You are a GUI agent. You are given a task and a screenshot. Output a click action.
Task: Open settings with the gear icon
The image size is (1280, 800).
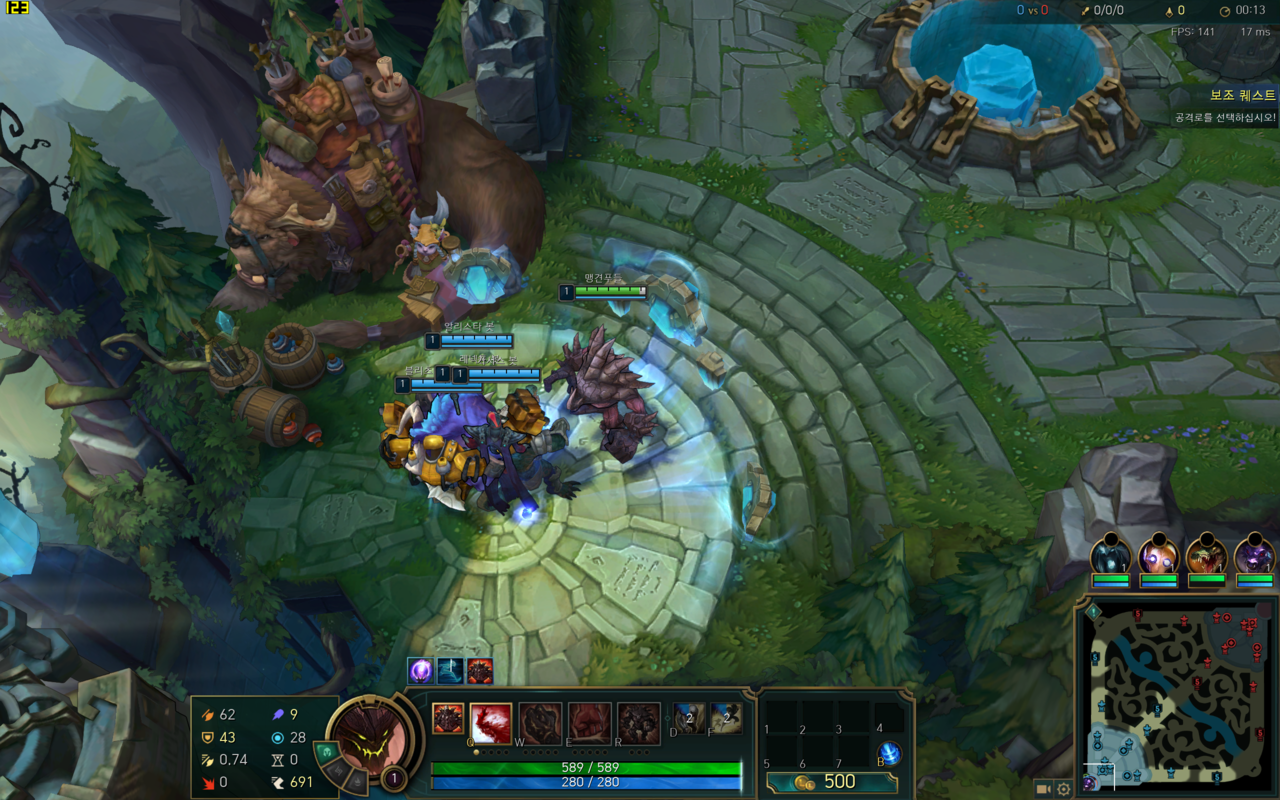pyautogui.click(x=1064, y=789)
